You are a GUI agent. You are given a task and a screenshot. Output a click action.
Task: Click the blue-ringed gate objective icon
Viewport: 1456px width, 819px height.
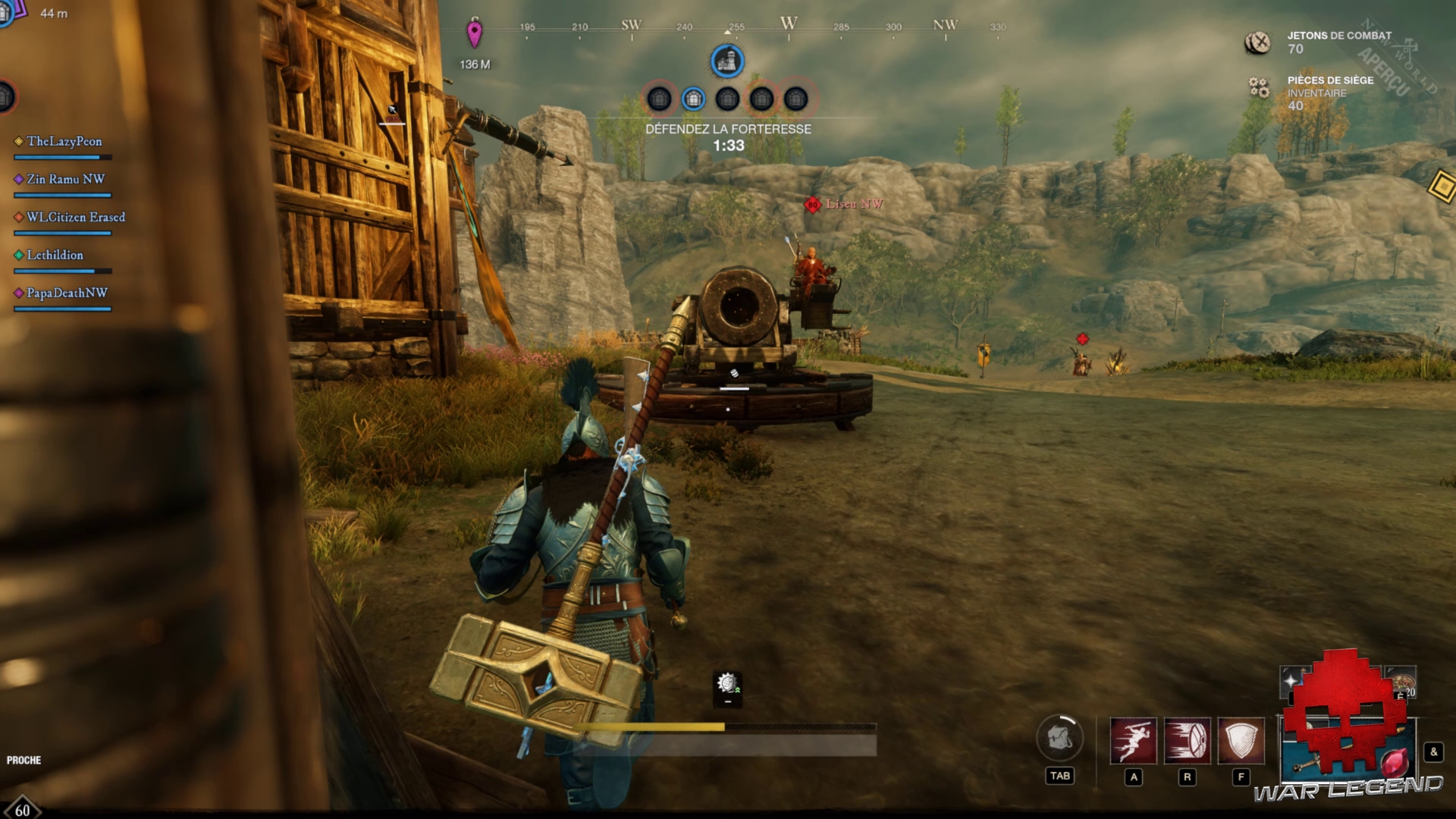tap(693, 99)
